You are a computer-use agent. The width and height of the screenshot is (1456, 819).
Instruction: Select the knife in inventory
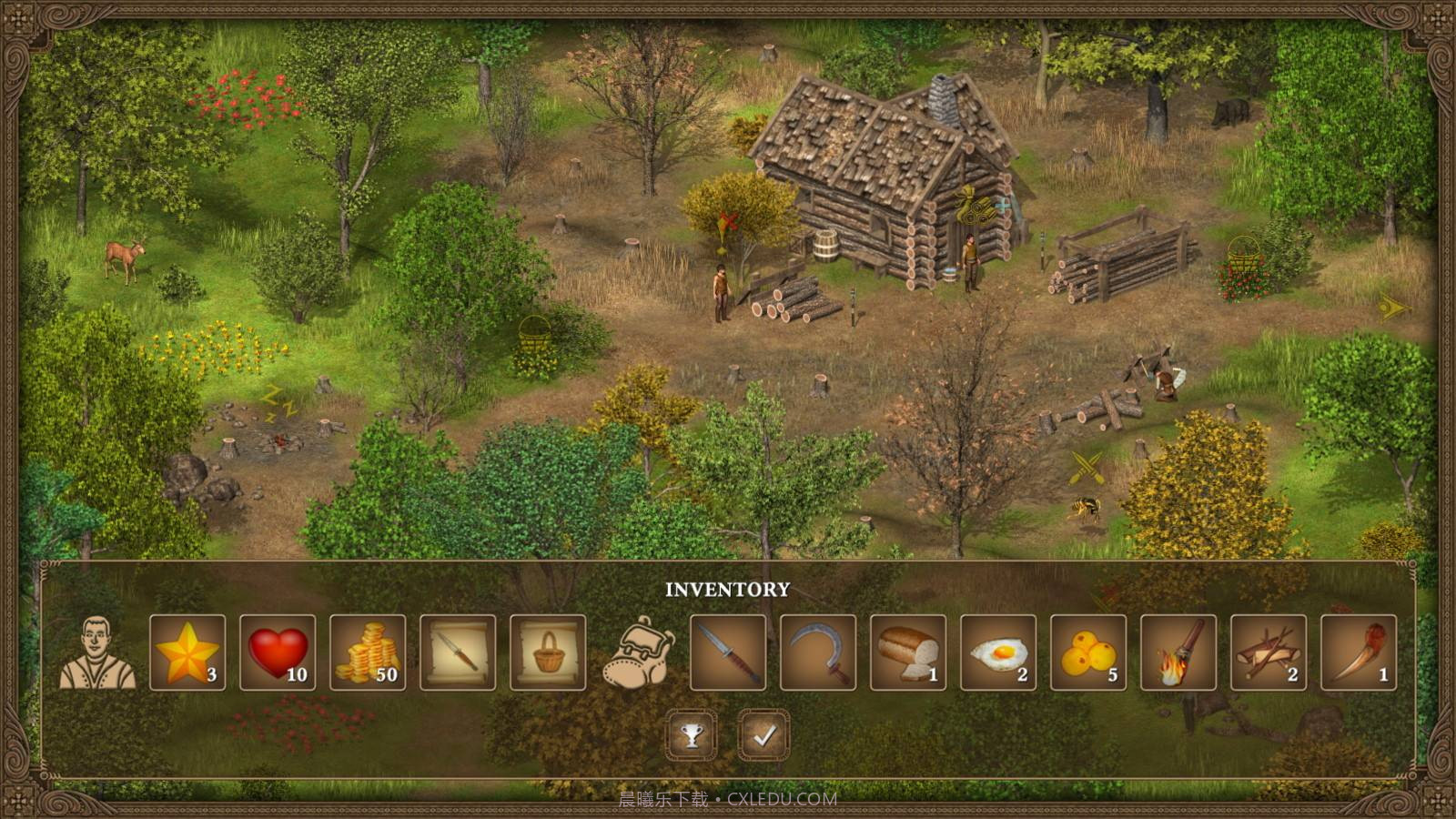pyautogui.click(x=728, y=652)
